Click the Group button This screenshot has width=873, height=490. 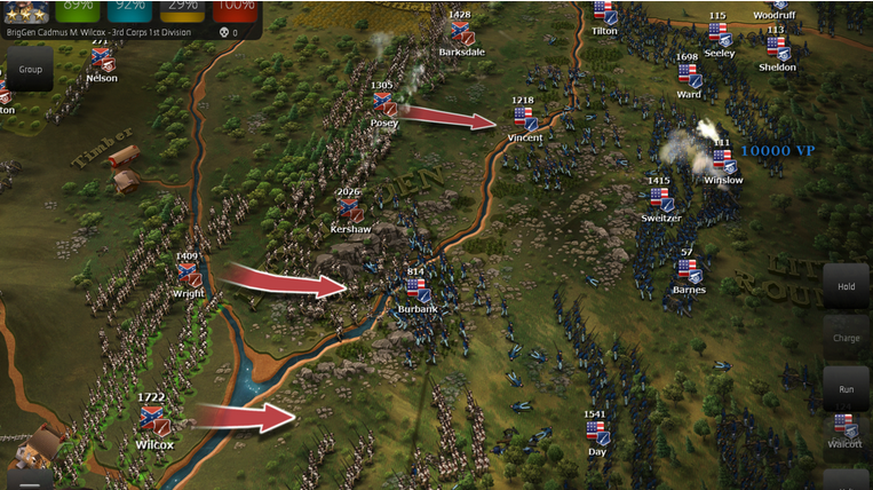pos(30,70)
